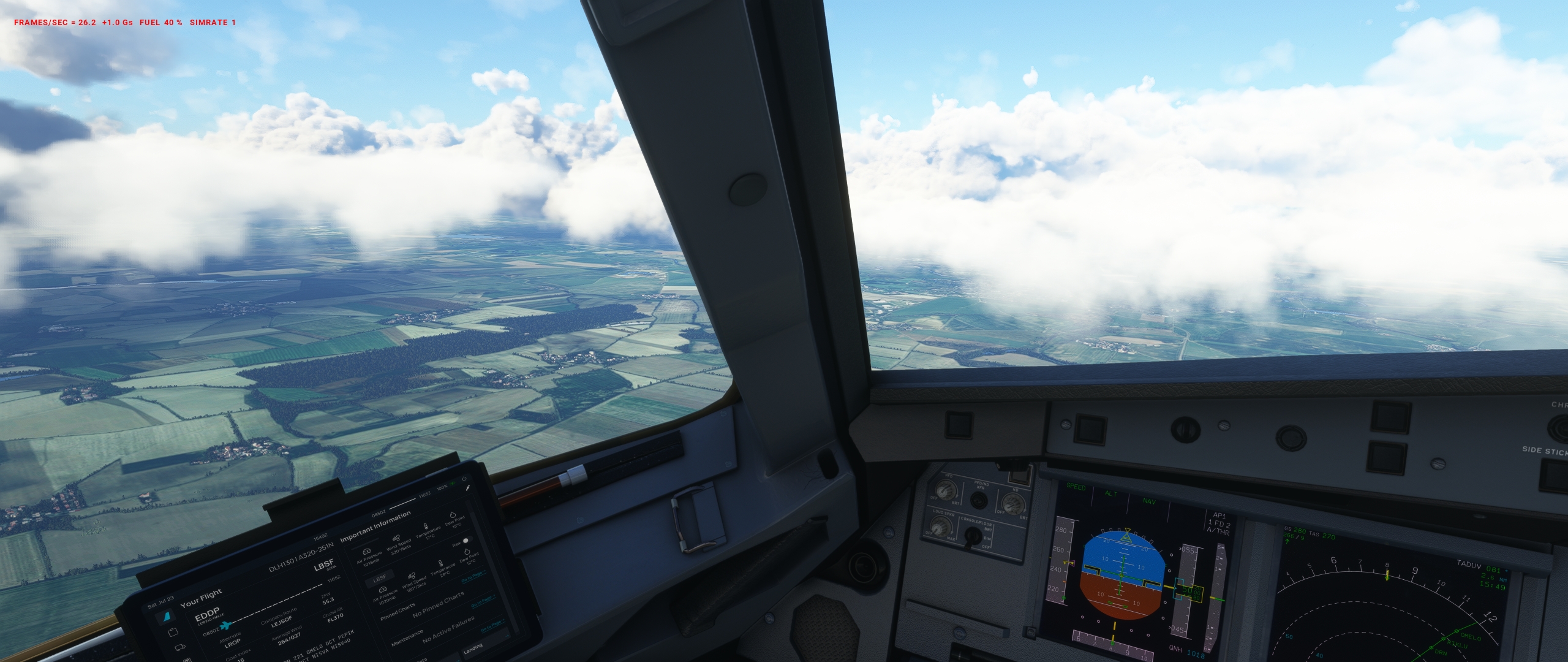Click the ND brightness knob
This screenshot has height=662, width=1568.
coord(1013,504)
